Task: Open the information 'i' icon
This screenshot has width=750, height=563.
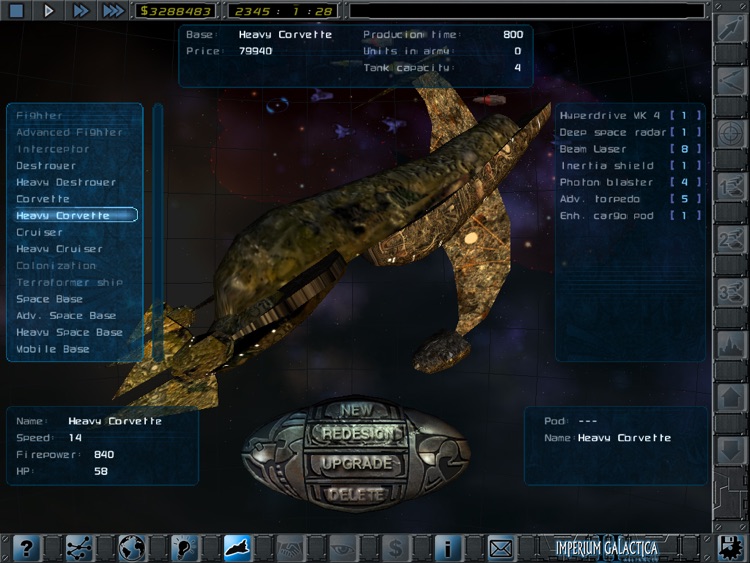Action: click(x=448, y=547)
